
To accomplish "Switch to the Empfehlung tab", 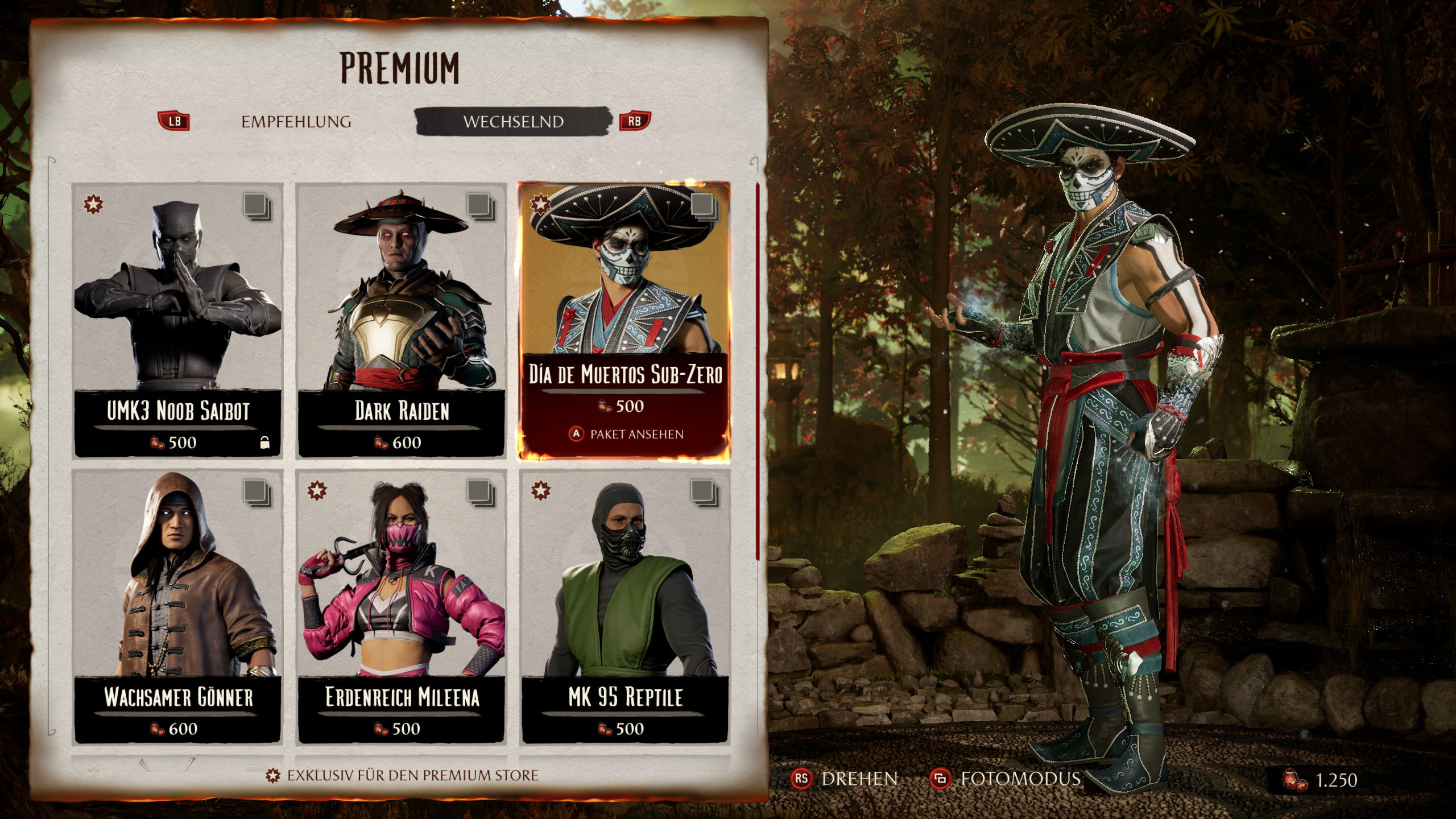I will [x=296, y=122].
